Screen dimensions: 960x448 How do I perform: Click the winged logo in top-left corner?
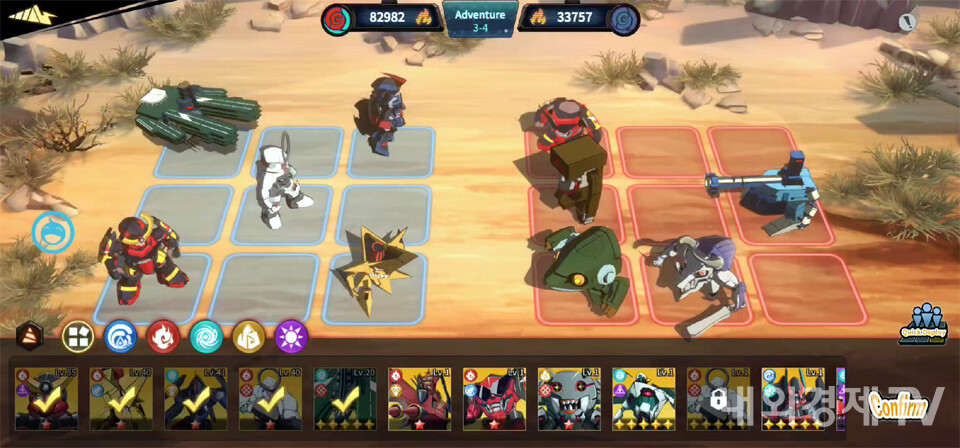(30, 18)
